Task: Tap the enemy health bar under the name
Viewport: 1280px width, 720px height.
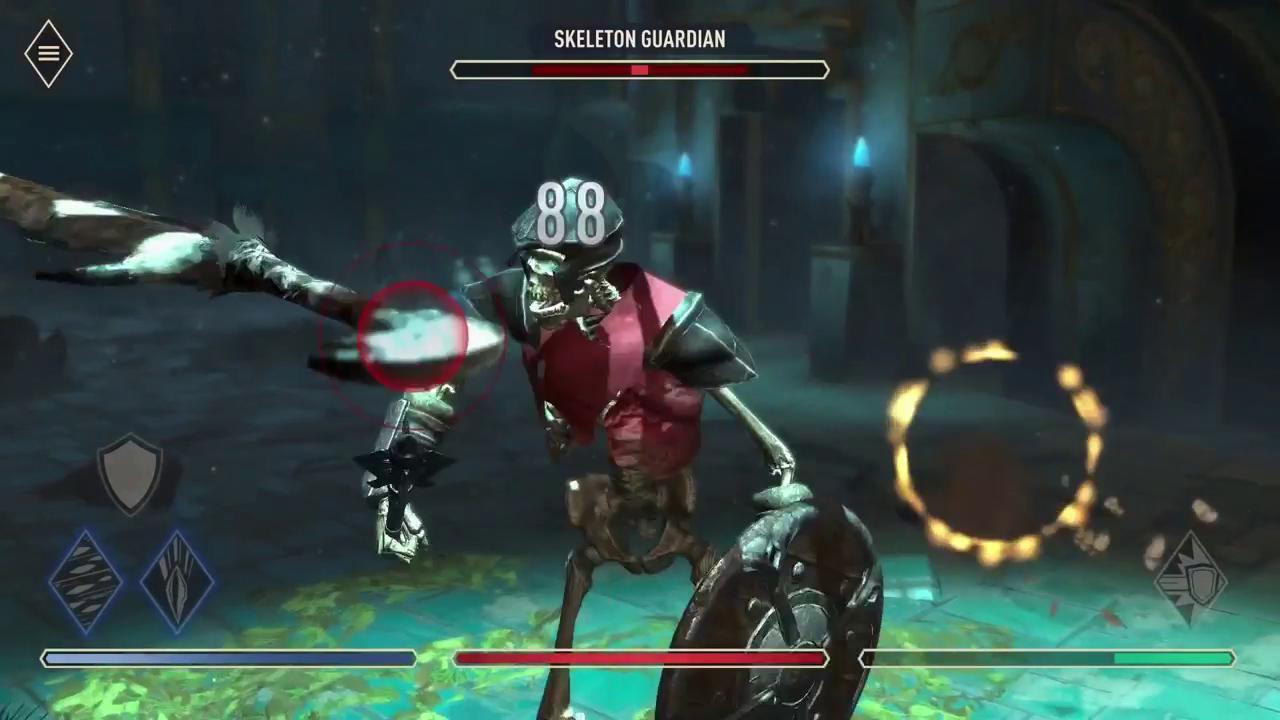Action: pyautogui.click(x=639, y=70)
